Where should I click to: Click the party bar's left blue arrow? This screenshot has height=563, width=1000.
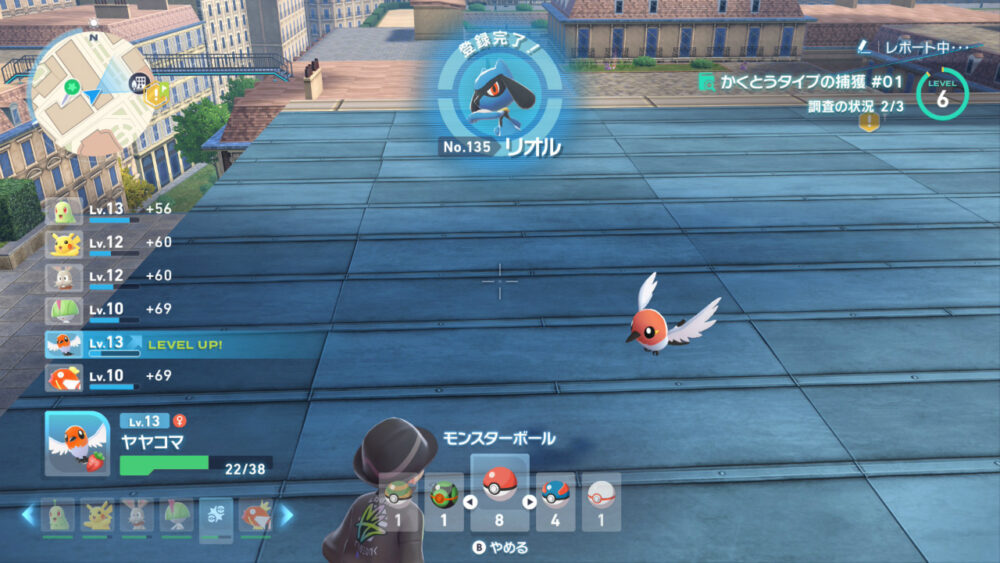coord(28,516)
